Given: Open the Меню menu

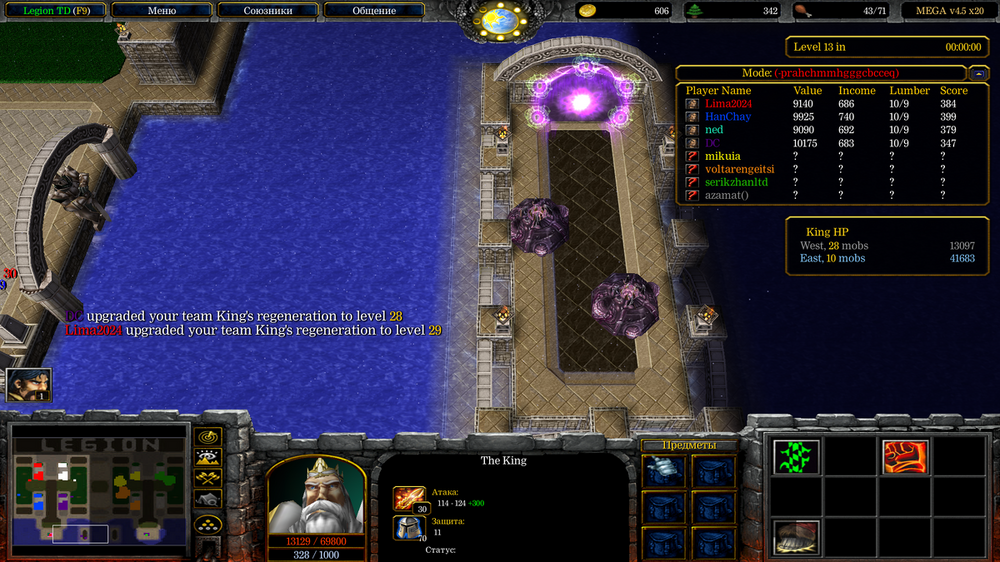Looking at the screenshot, I should tap(161, 10).
